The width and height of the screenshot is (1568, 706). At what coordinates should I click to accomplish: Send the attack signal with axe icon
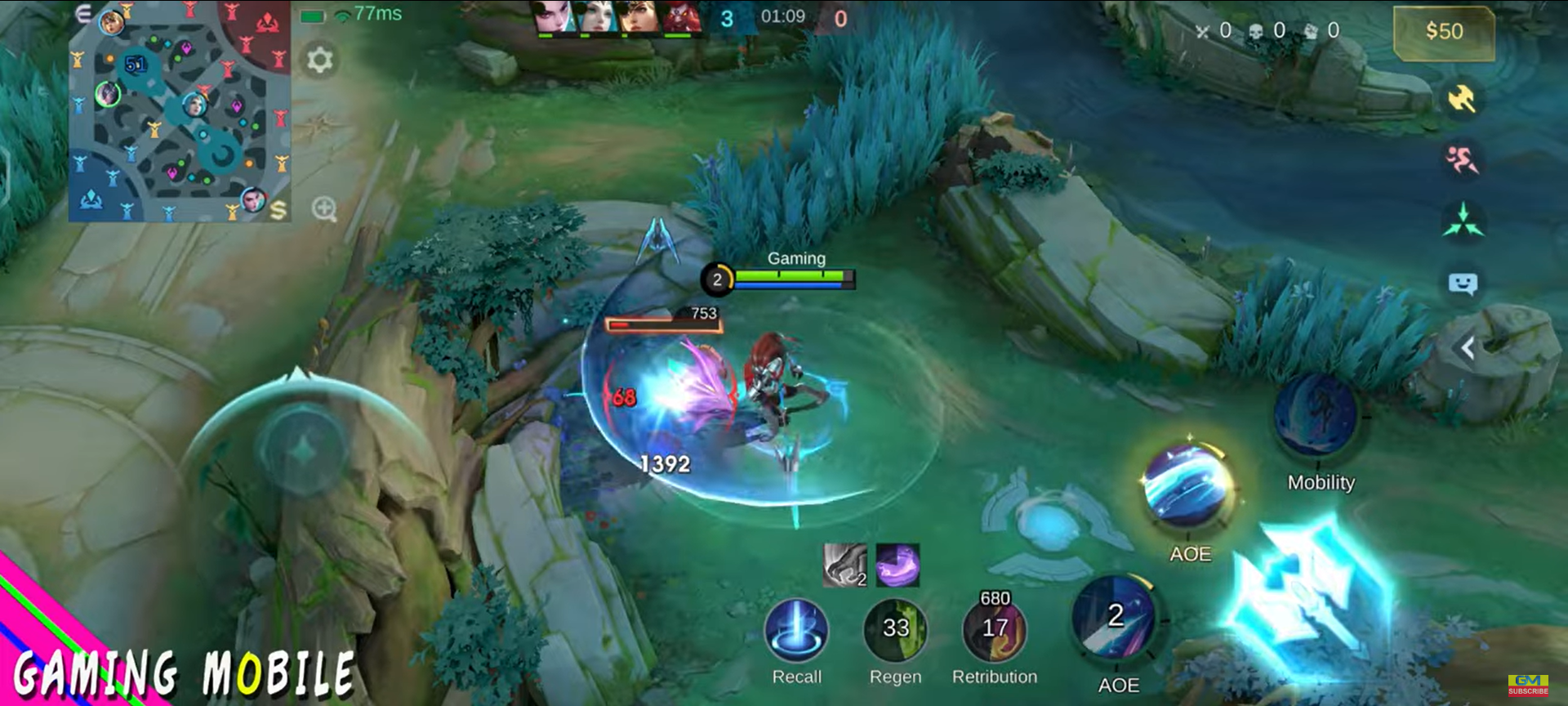(1462, 99)
